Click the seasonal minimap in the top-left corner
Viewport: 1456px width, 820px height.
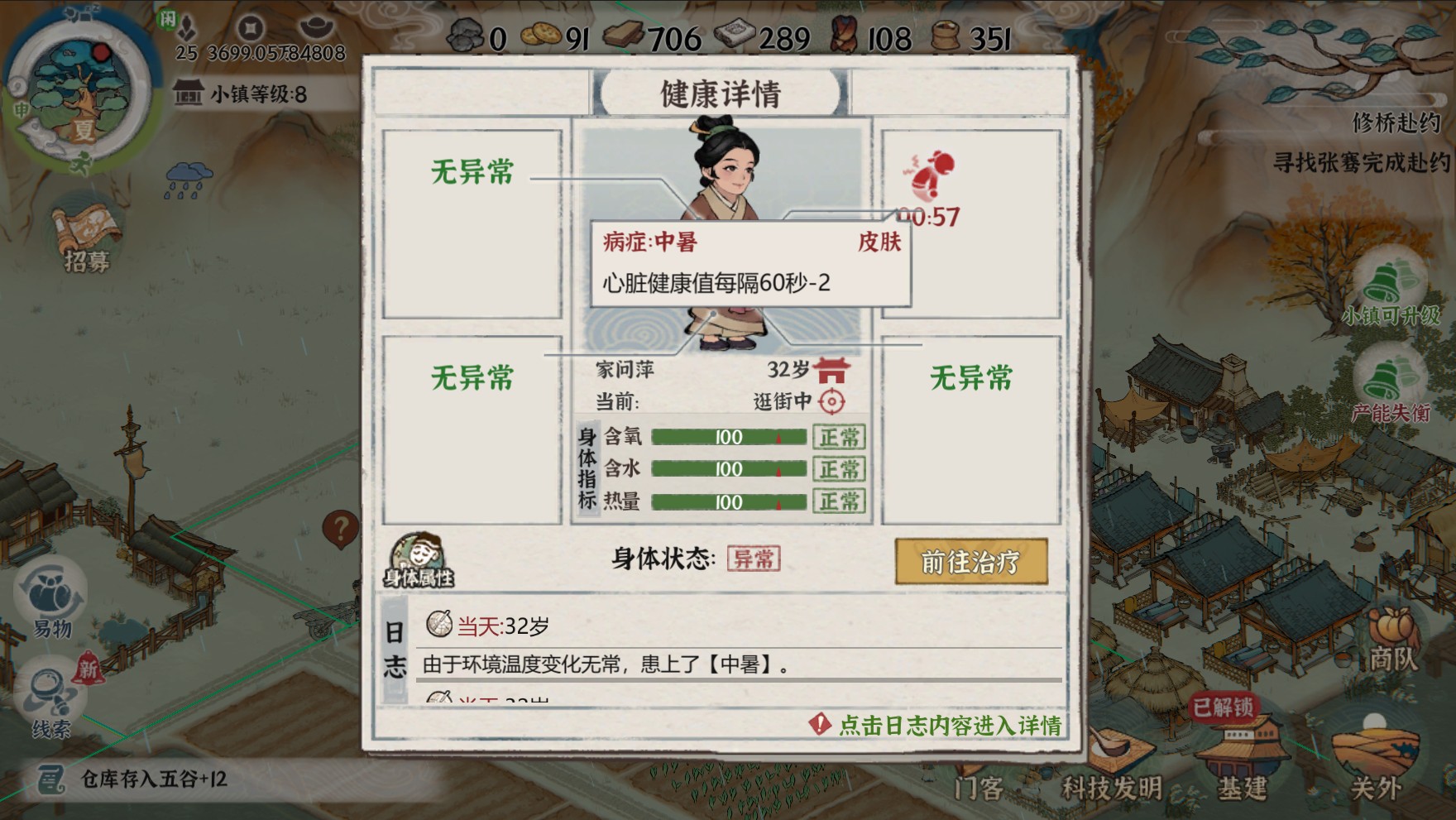pyautogui.click(x=79, y=91)
